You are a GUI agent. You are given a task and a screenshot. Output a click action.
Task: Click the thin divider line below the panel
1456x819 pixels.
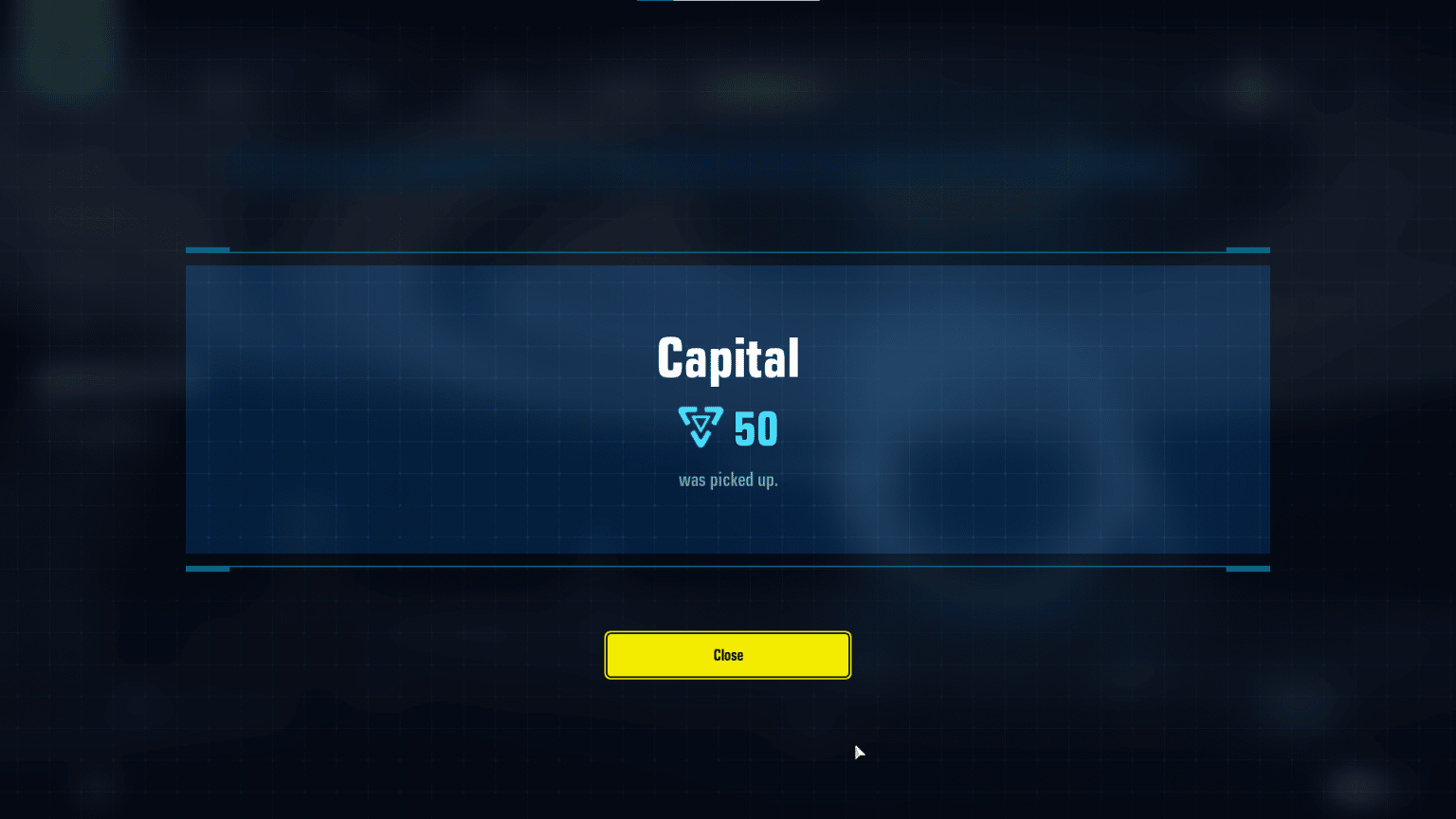coord(728,568)
